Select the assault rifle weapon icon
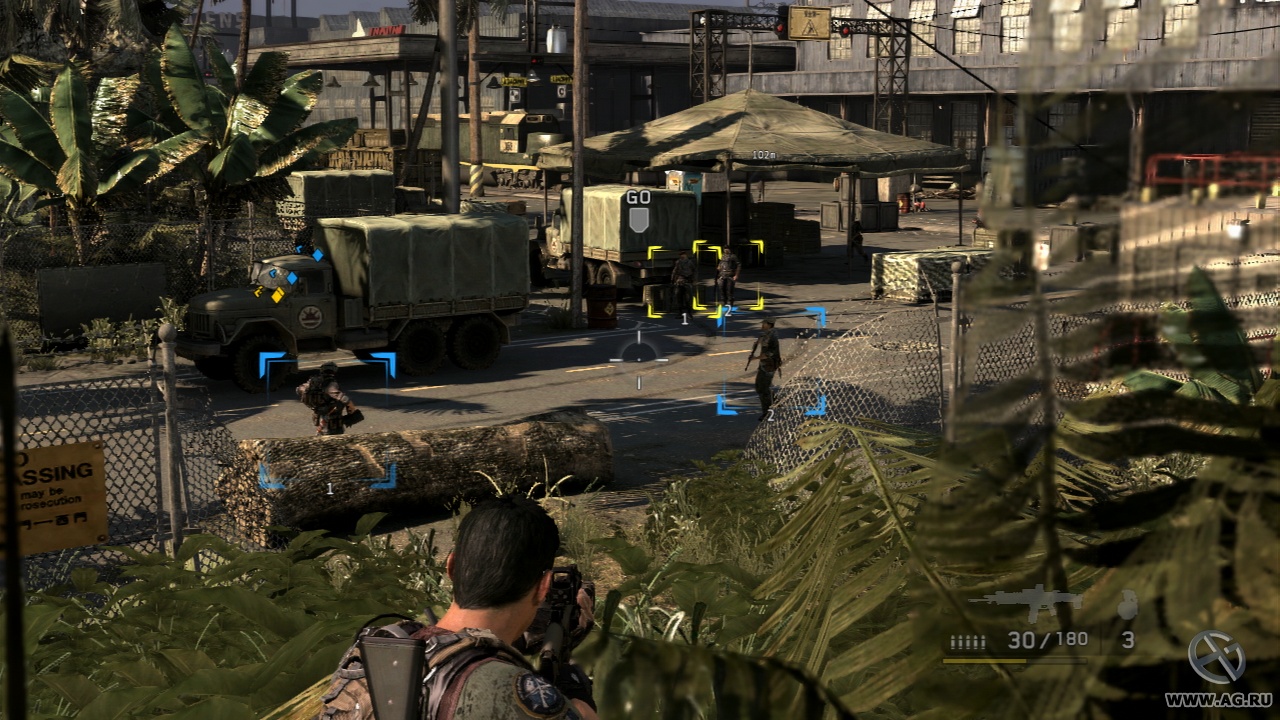Screen dimensions: 1280x720 [1025, 601]
